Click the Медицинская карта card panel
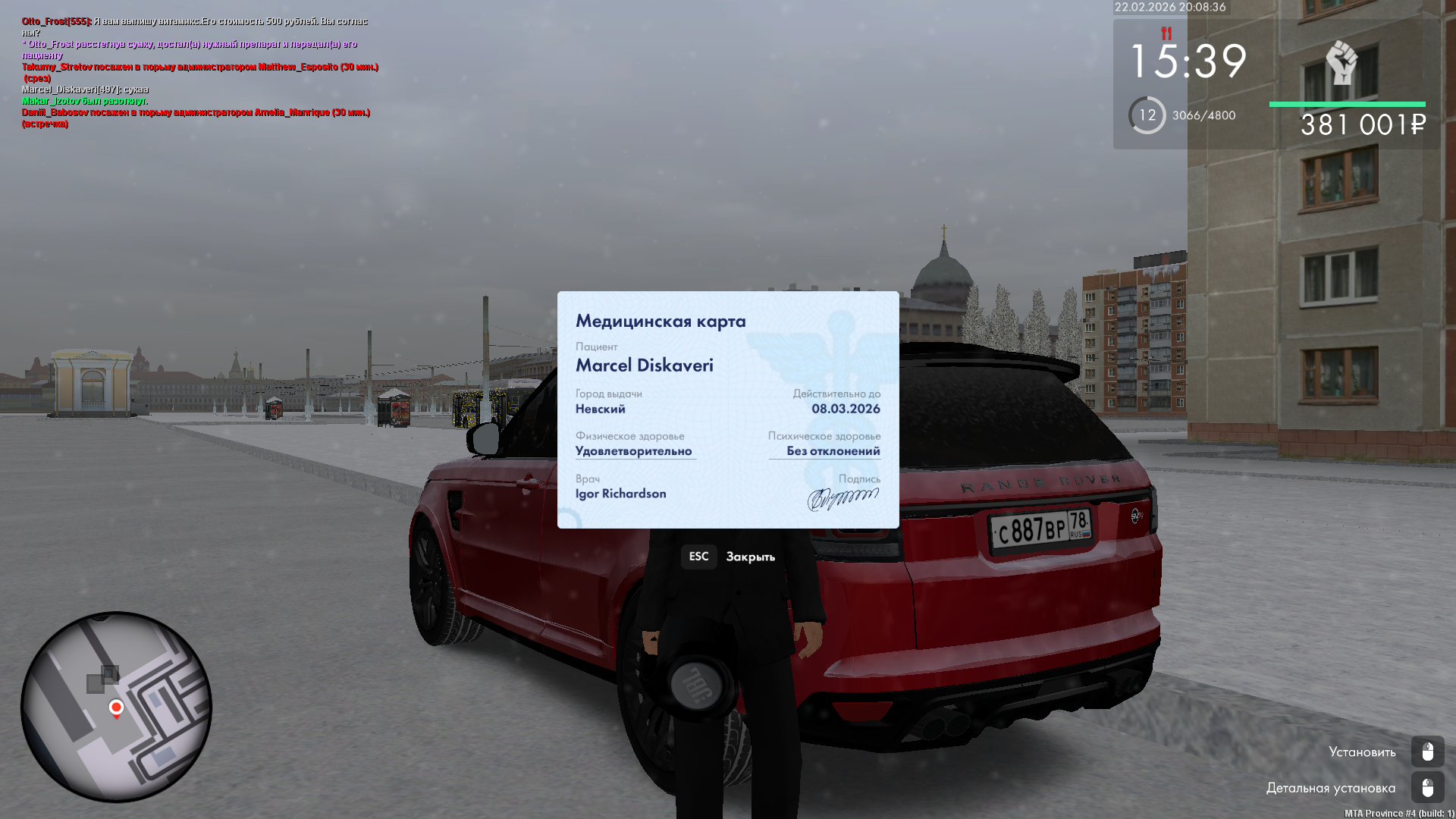Image resolution: width=1456 pixels, height=819 pixels. tap(728, 409)
